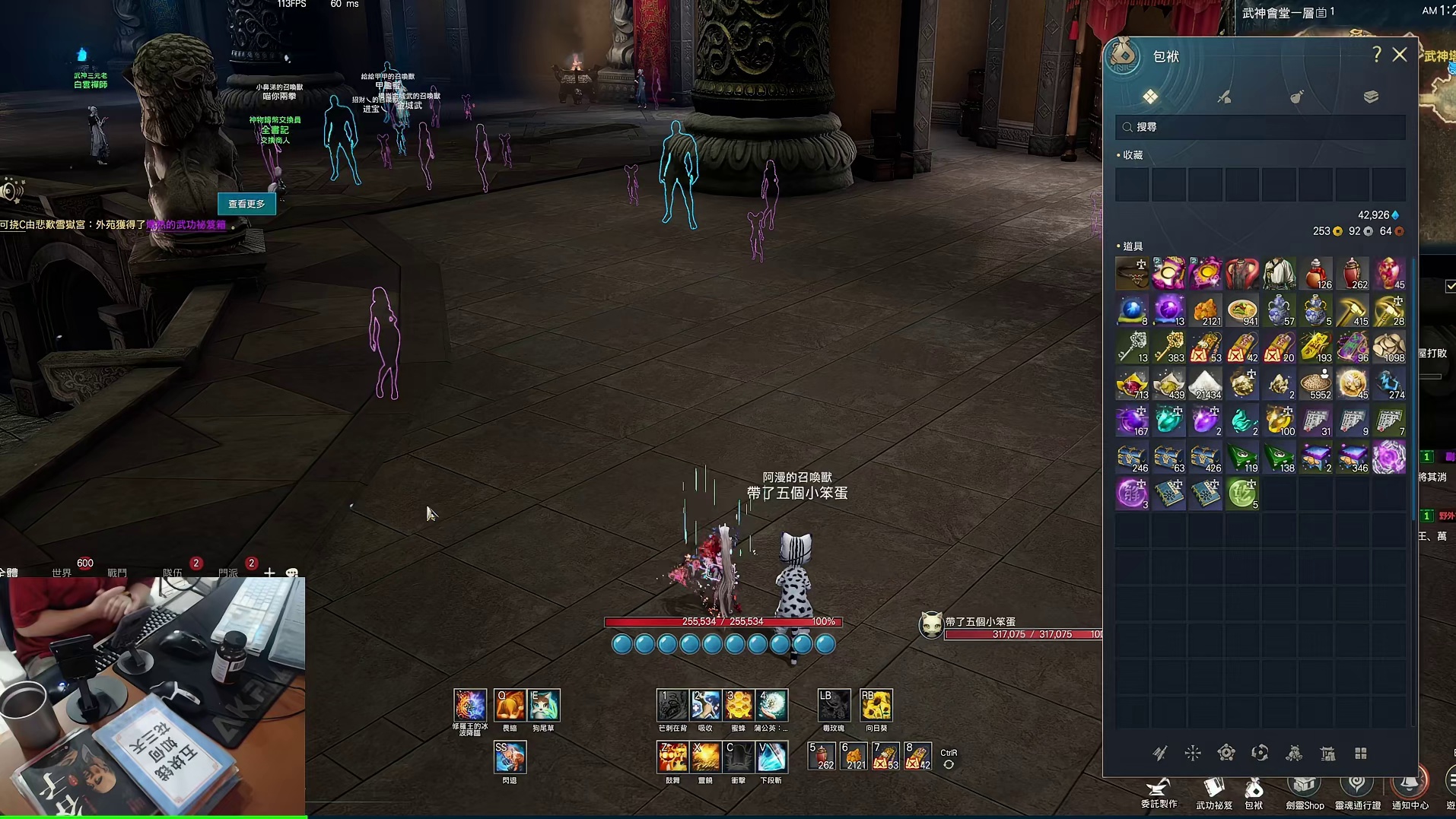The height and width of the screenshot is (819, 1456).
Task: Click the 查看更多 button
Action: point(246,204)
